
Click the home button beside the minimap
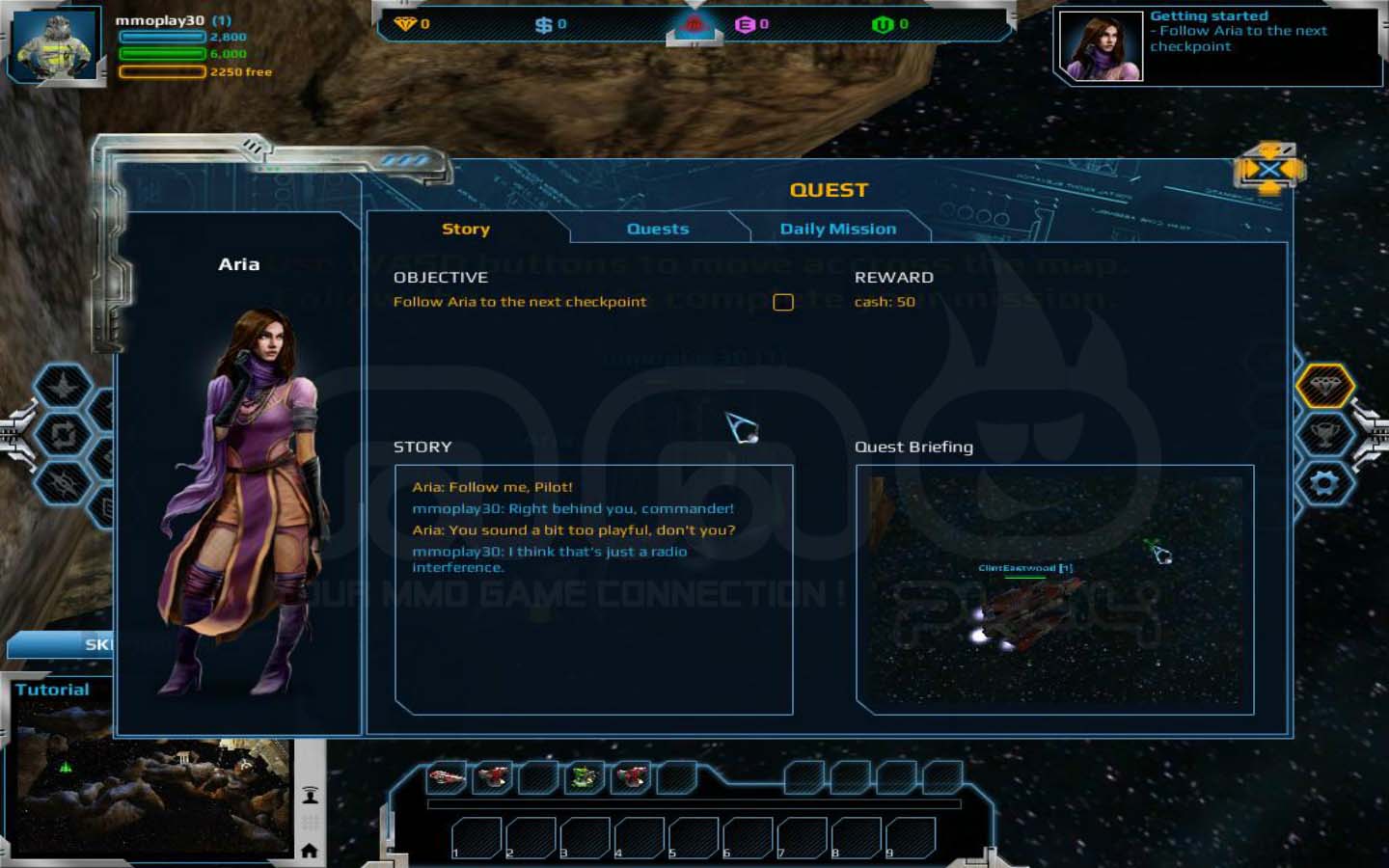(310, 850)
